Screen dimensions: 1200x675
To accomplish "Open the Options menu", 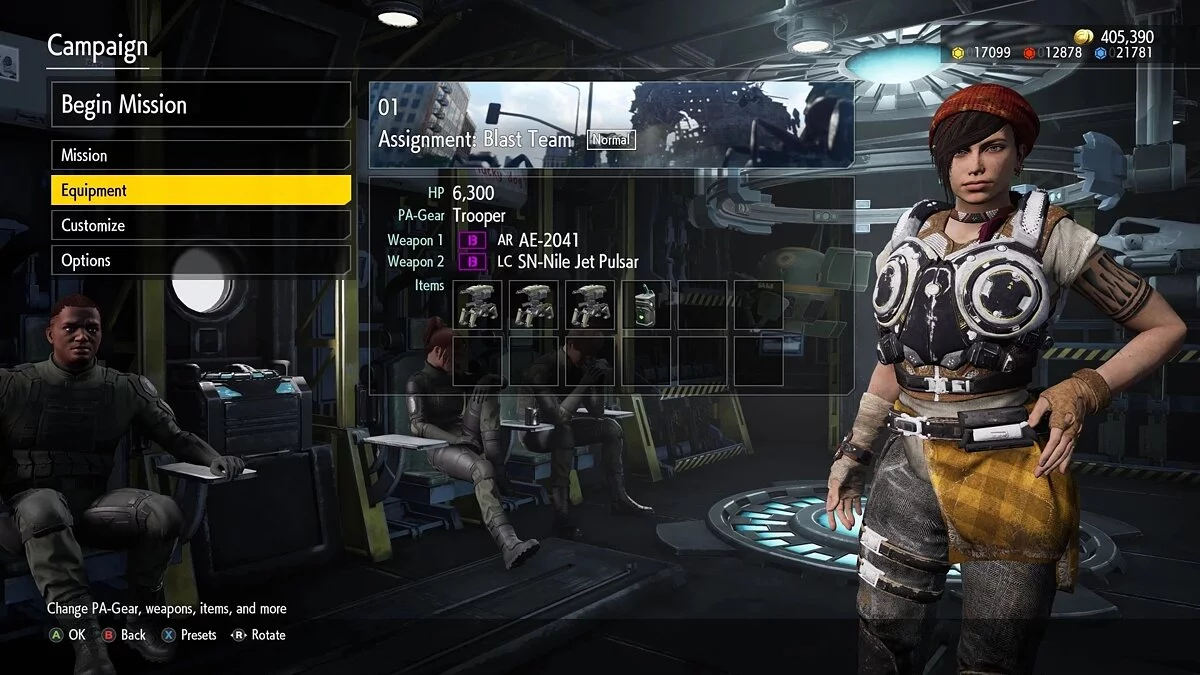I will pos(200,260).
